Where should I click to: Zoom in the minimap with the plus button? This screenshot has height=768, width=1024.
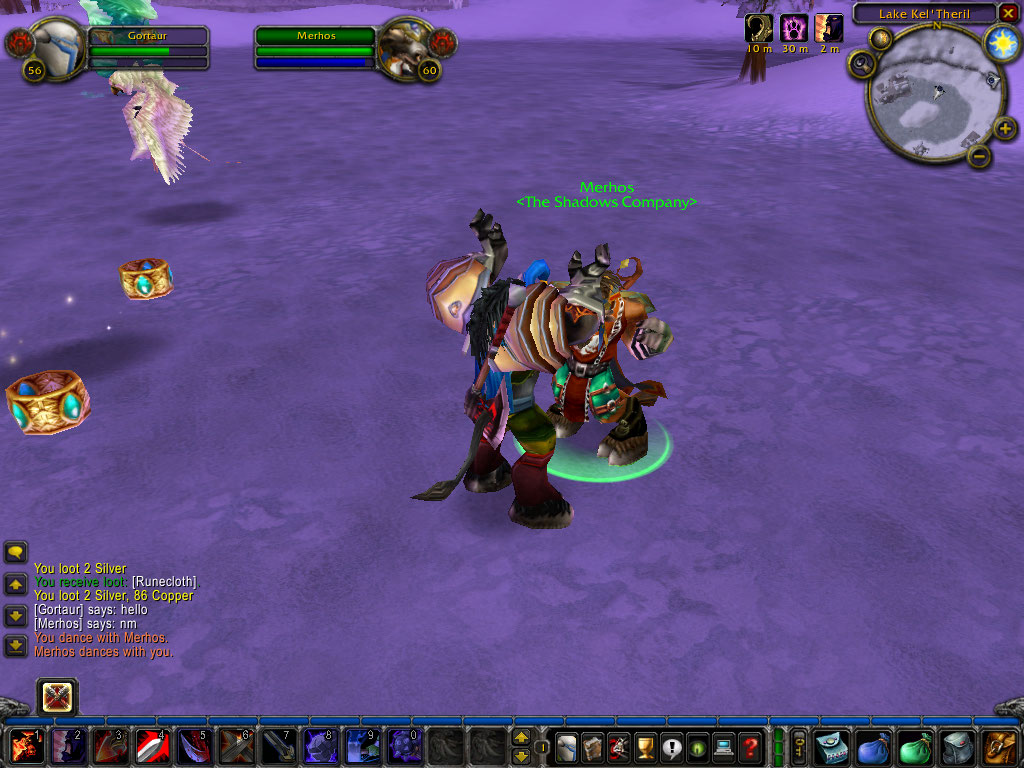[x=1006, y=129]
